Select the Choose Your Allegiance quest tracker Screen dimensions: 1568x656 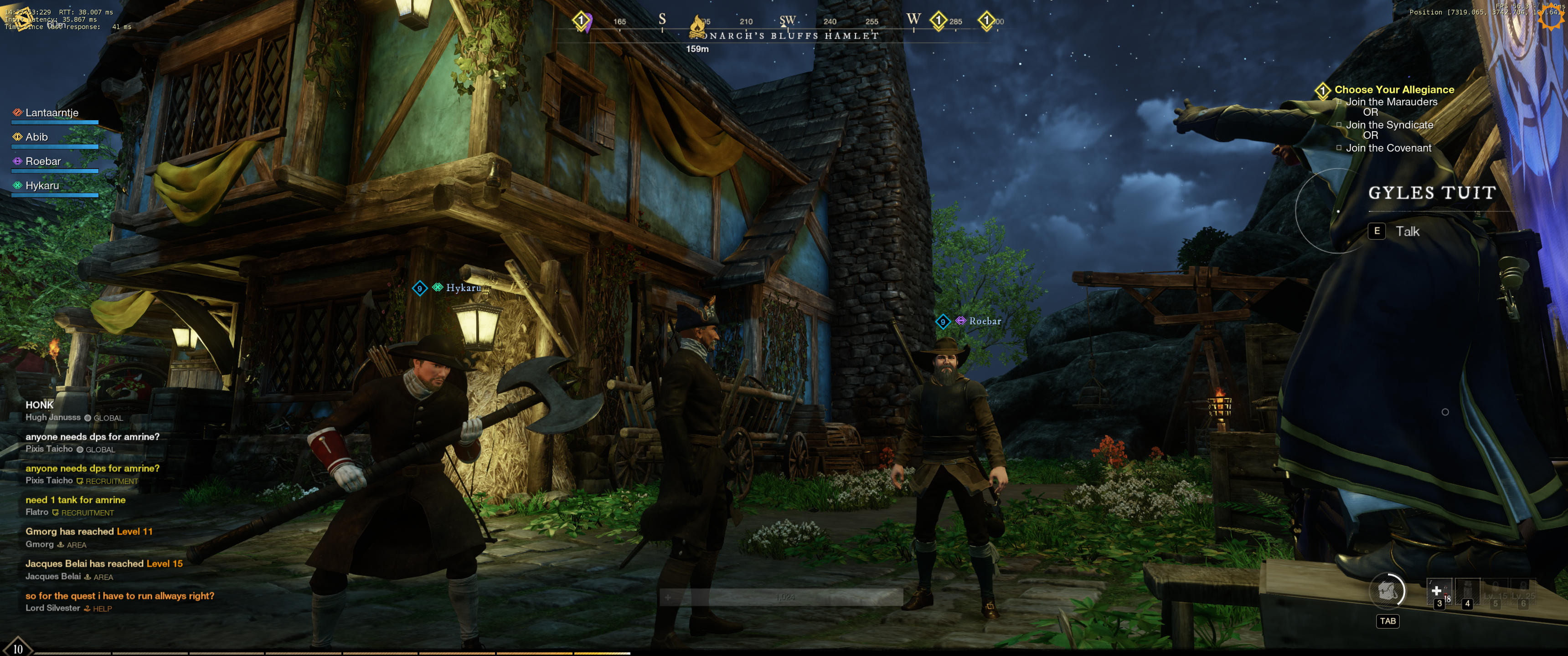(1394, 89)
